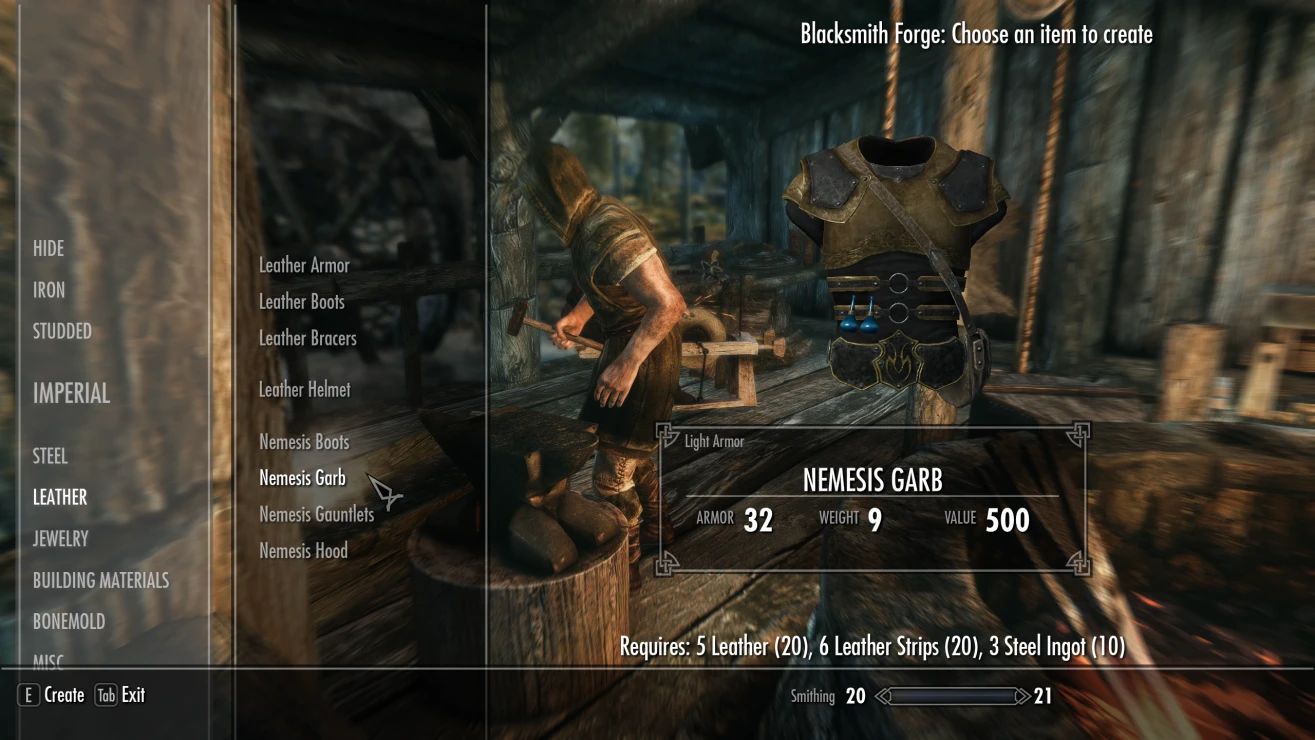1315x740 pixels.
Task: Click Create to forge Nemesis Garb
Action: [64, 695]
